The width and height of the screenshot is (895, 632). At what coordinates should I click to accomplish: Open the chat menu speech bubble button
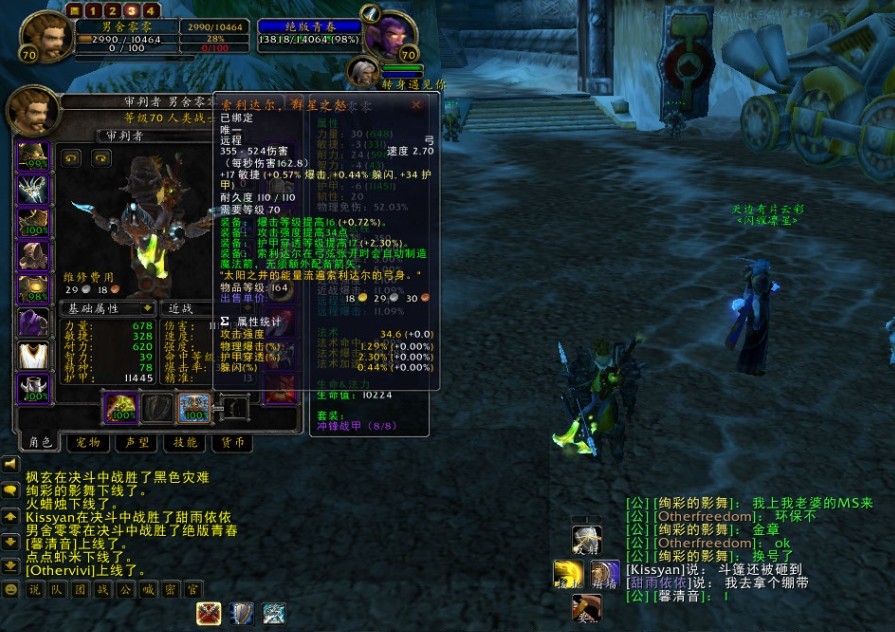click(x=11, y=491)
